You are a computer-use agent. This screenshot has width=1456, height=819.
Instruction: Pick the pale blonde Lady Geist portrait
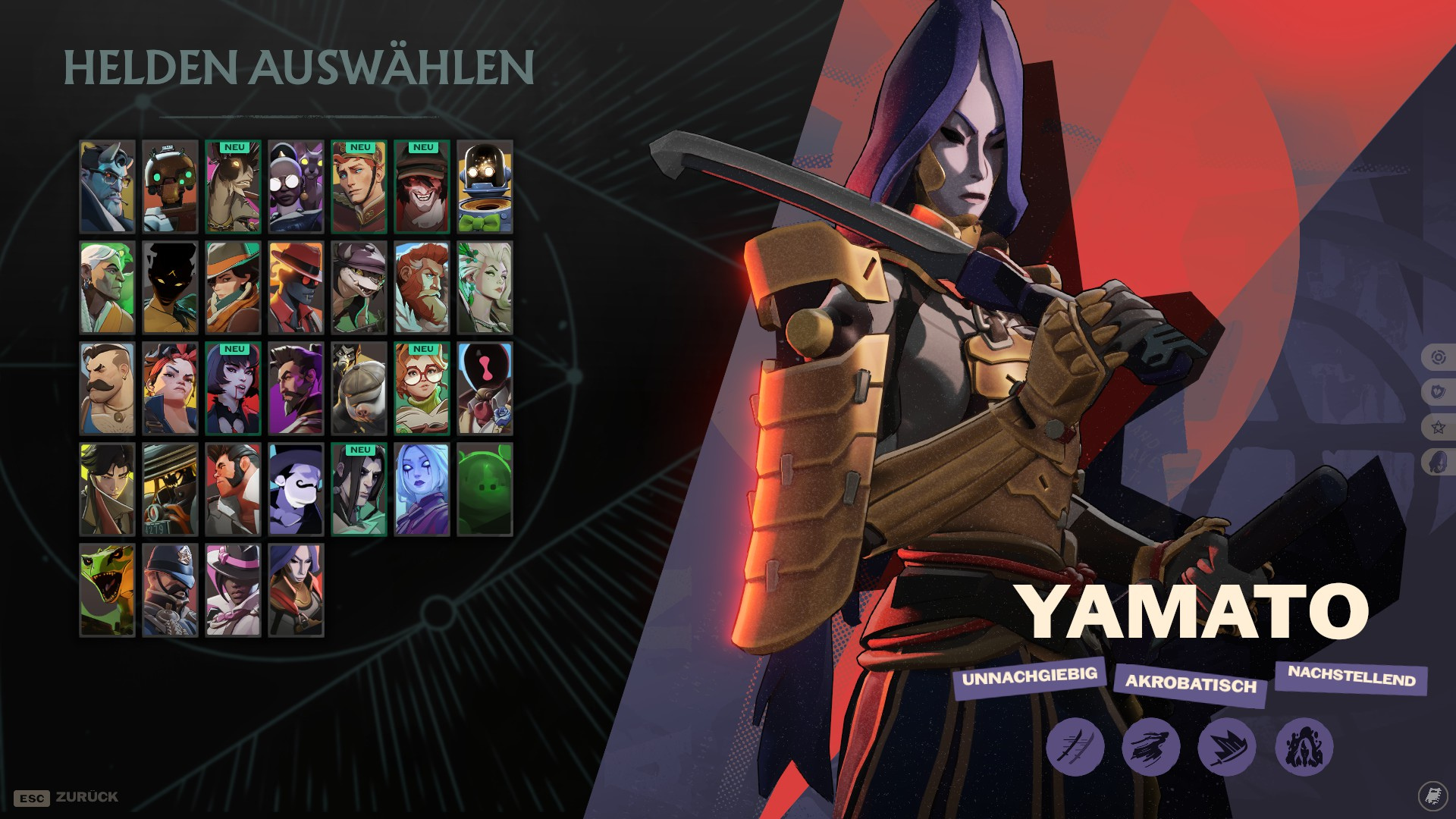(485, 288)
